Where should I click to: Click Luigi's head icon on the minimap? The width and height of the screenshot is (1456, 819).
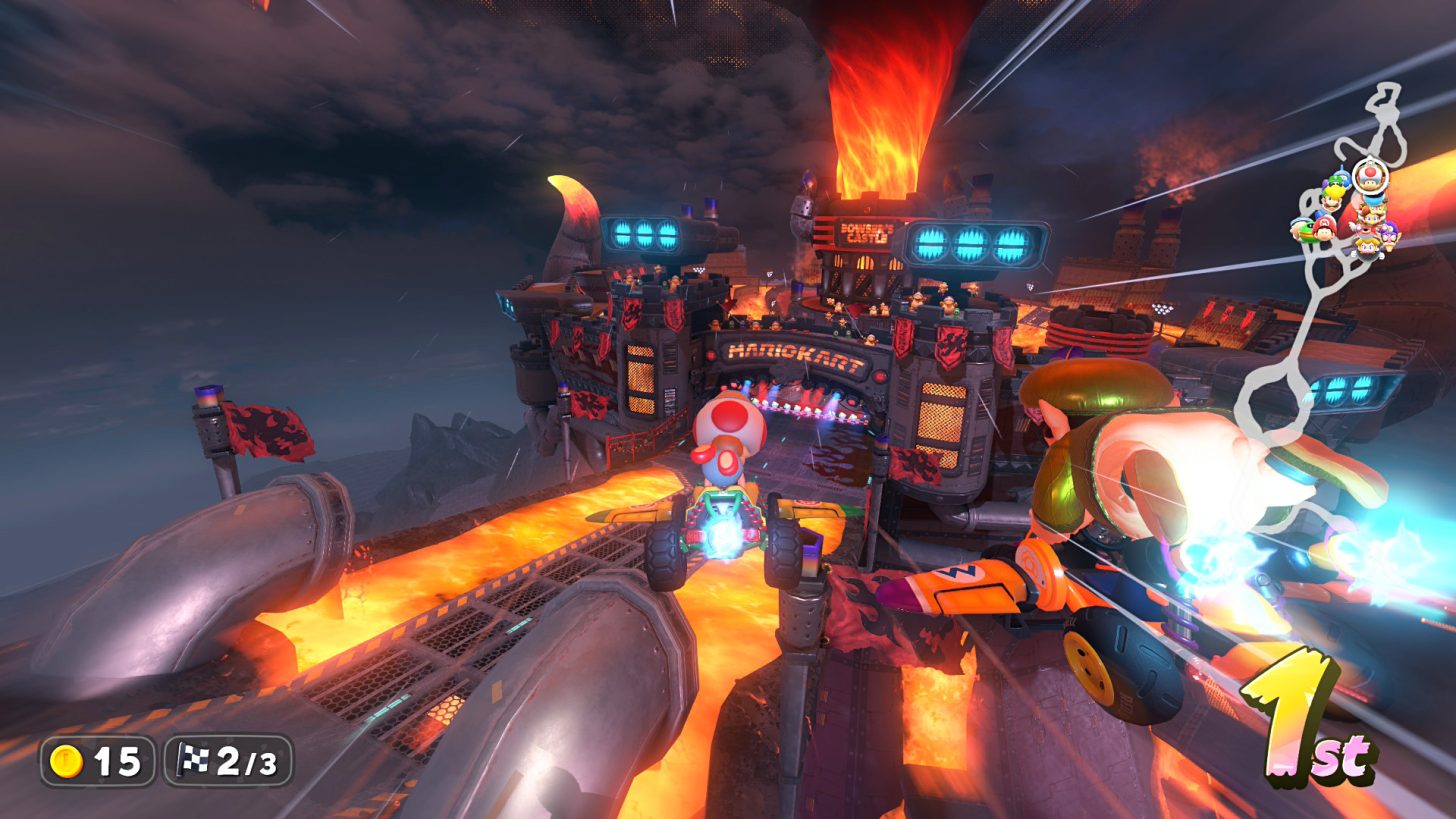(1331, 200)
